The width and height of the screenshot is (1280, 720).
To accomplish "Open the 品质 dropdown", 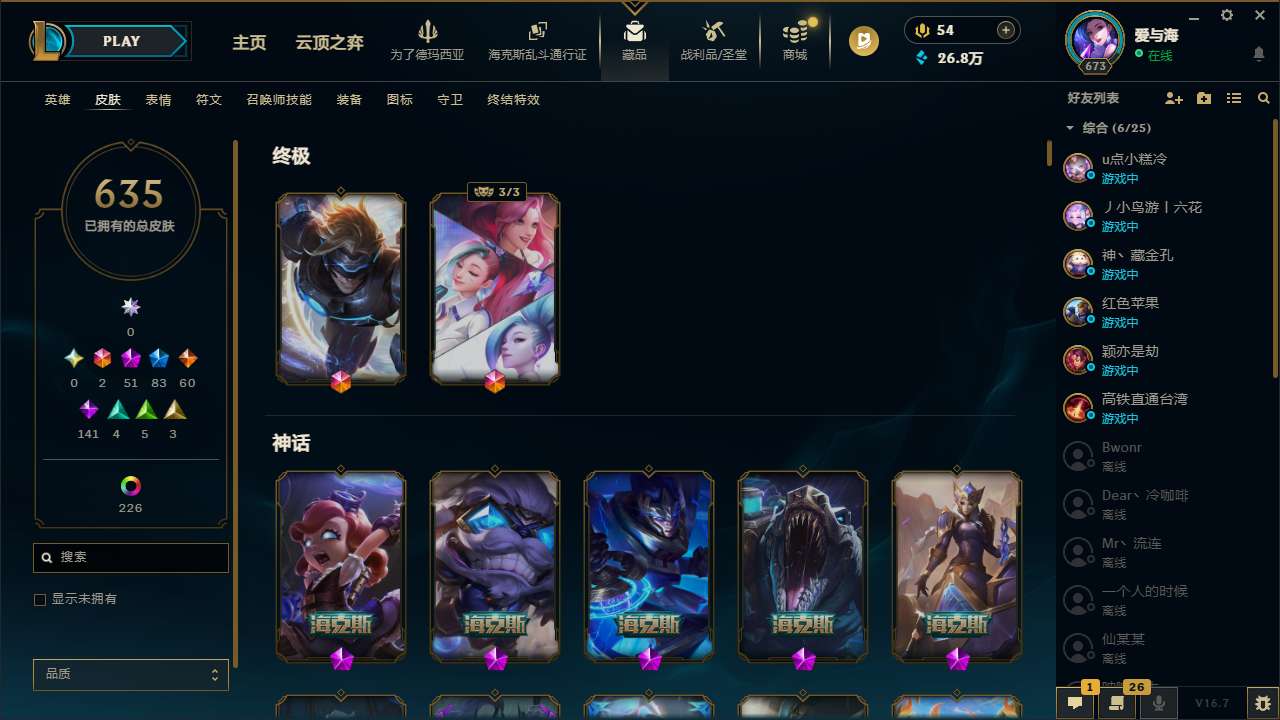I will click(x=130, y=674).
